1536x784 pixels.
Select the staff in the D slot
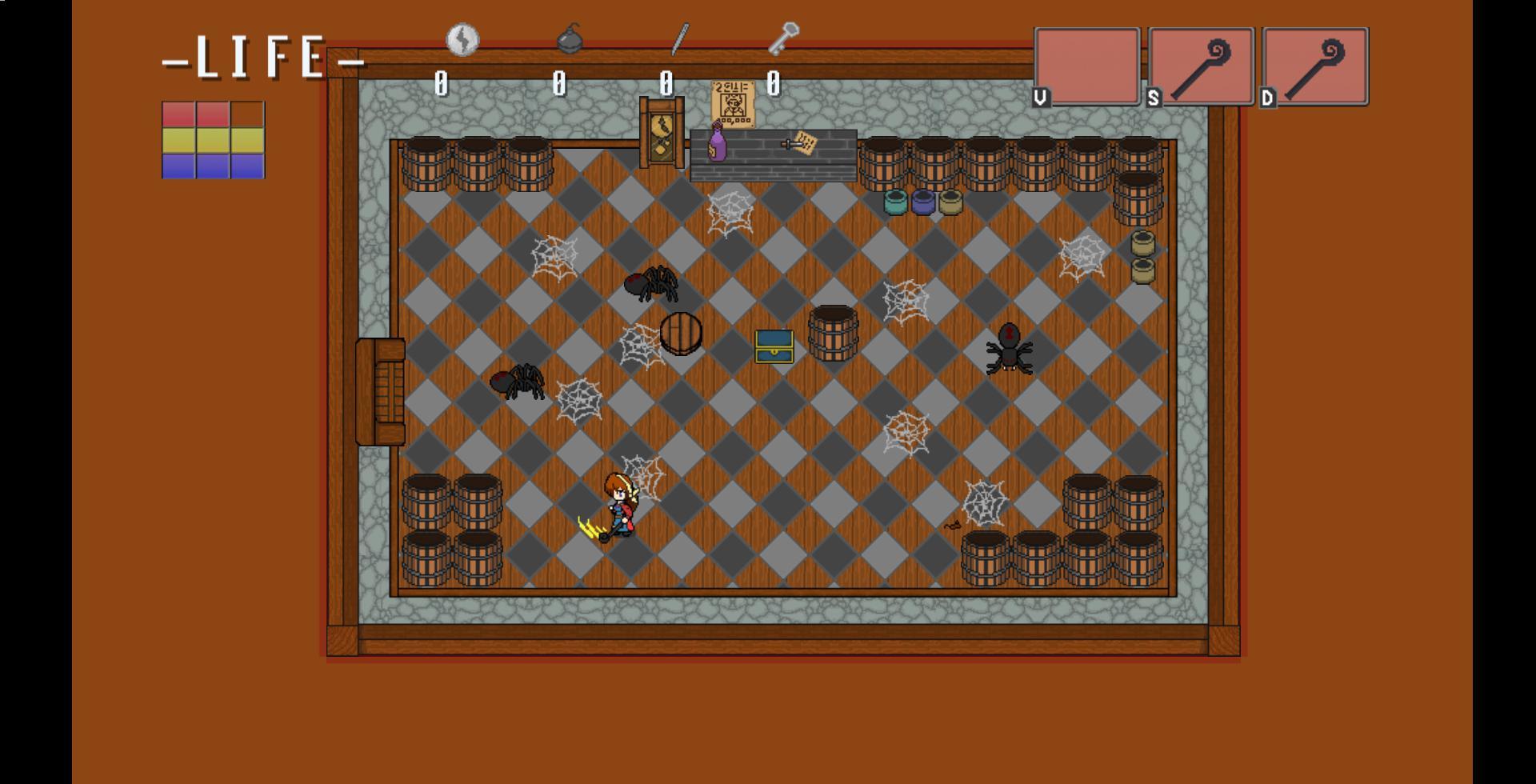1315,66
